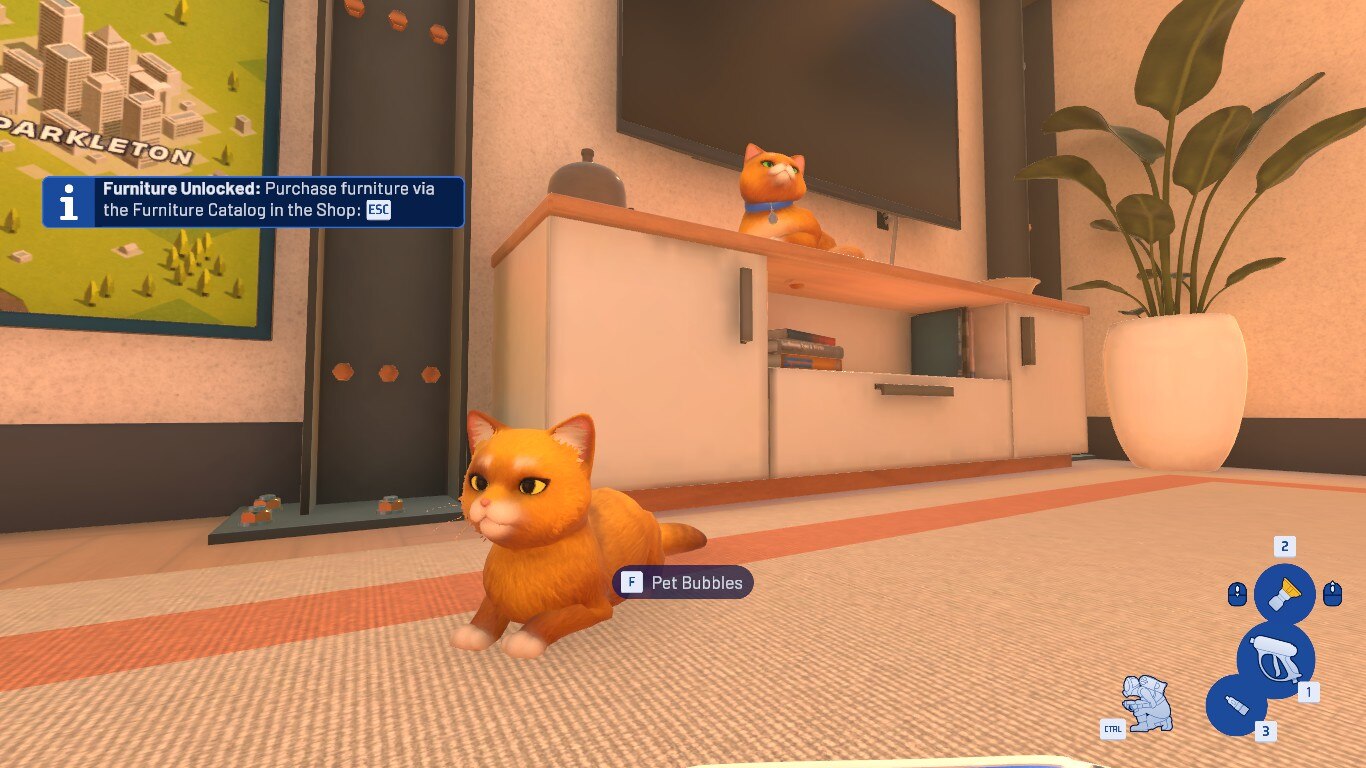The height and width of the screenshot is (768, 1366).
Task: Choose the pressure washer gun icon
Action: [1275, 659]
